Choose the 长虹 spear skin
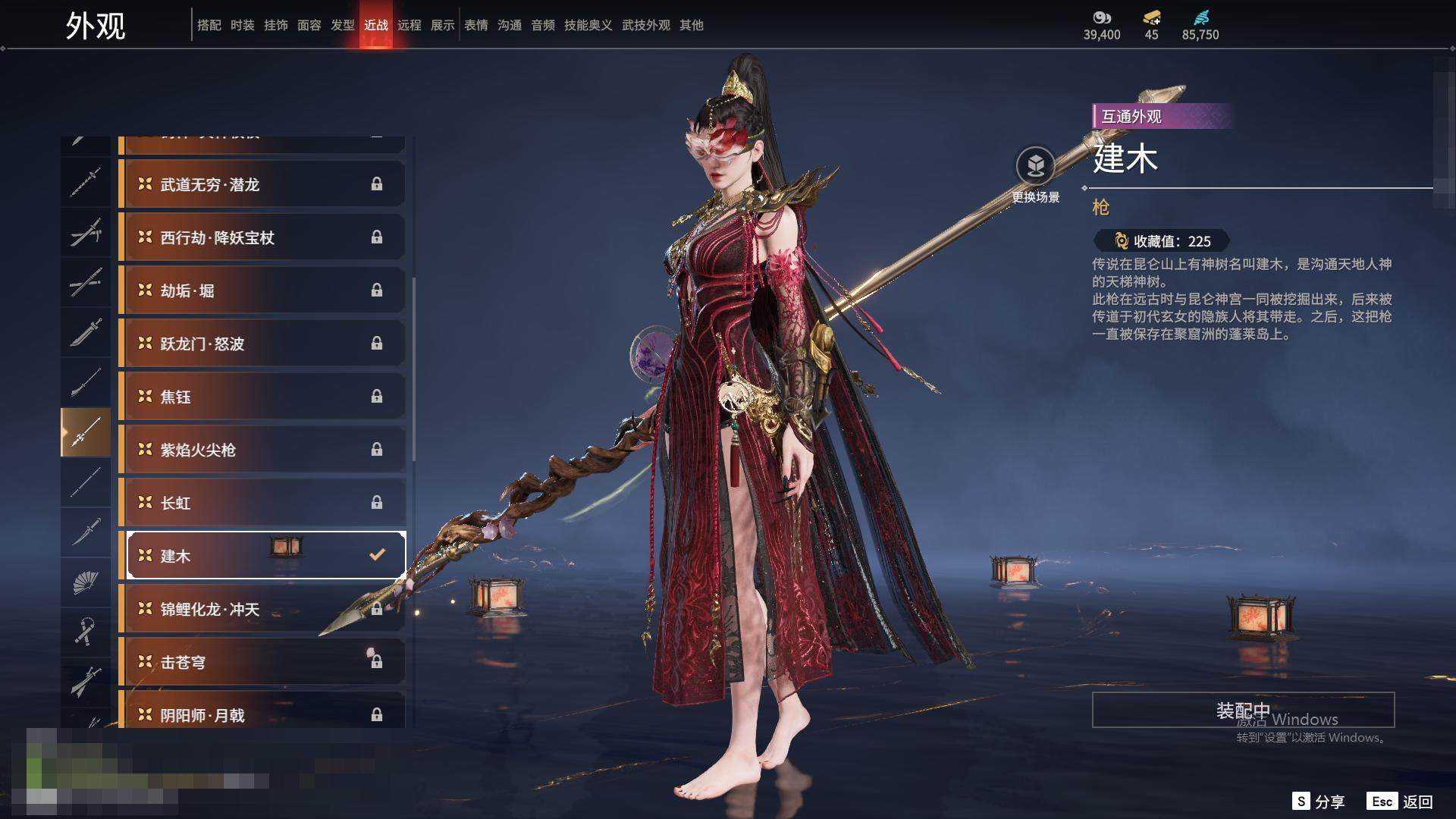The image size is (1456, 819). tap(262, 503)
